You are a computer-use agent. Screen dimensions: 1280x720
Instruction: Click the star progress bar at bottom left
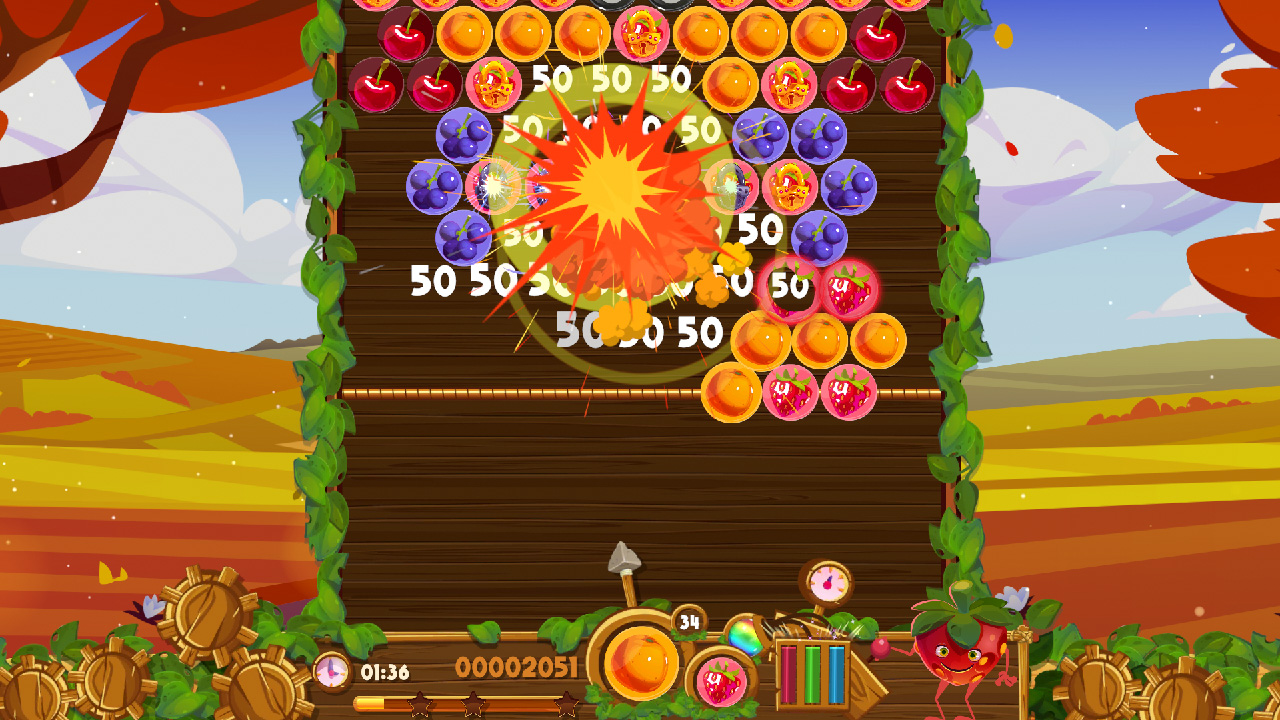pos(465,702)
